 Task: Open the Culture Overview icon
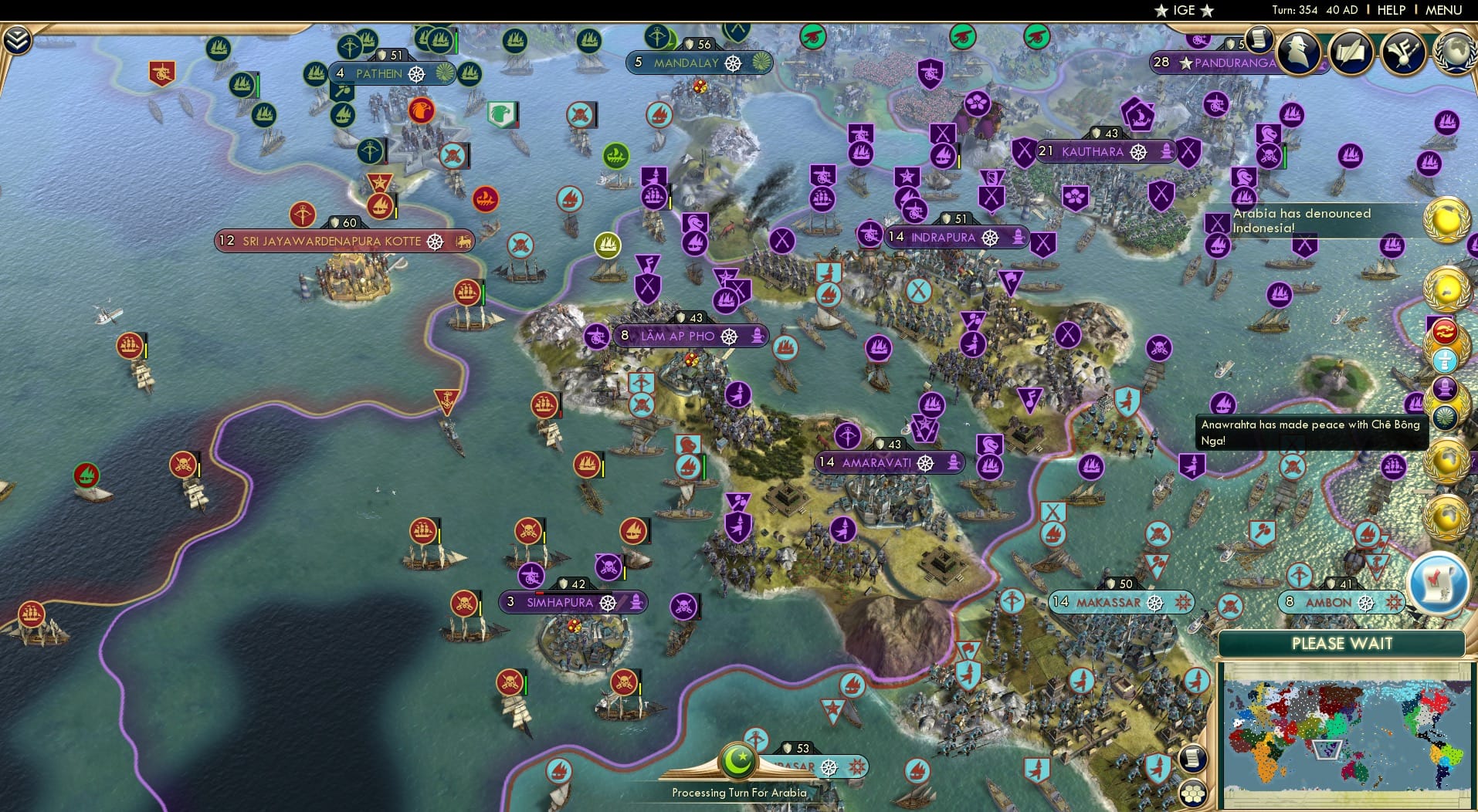click(x=1403, y=52)
